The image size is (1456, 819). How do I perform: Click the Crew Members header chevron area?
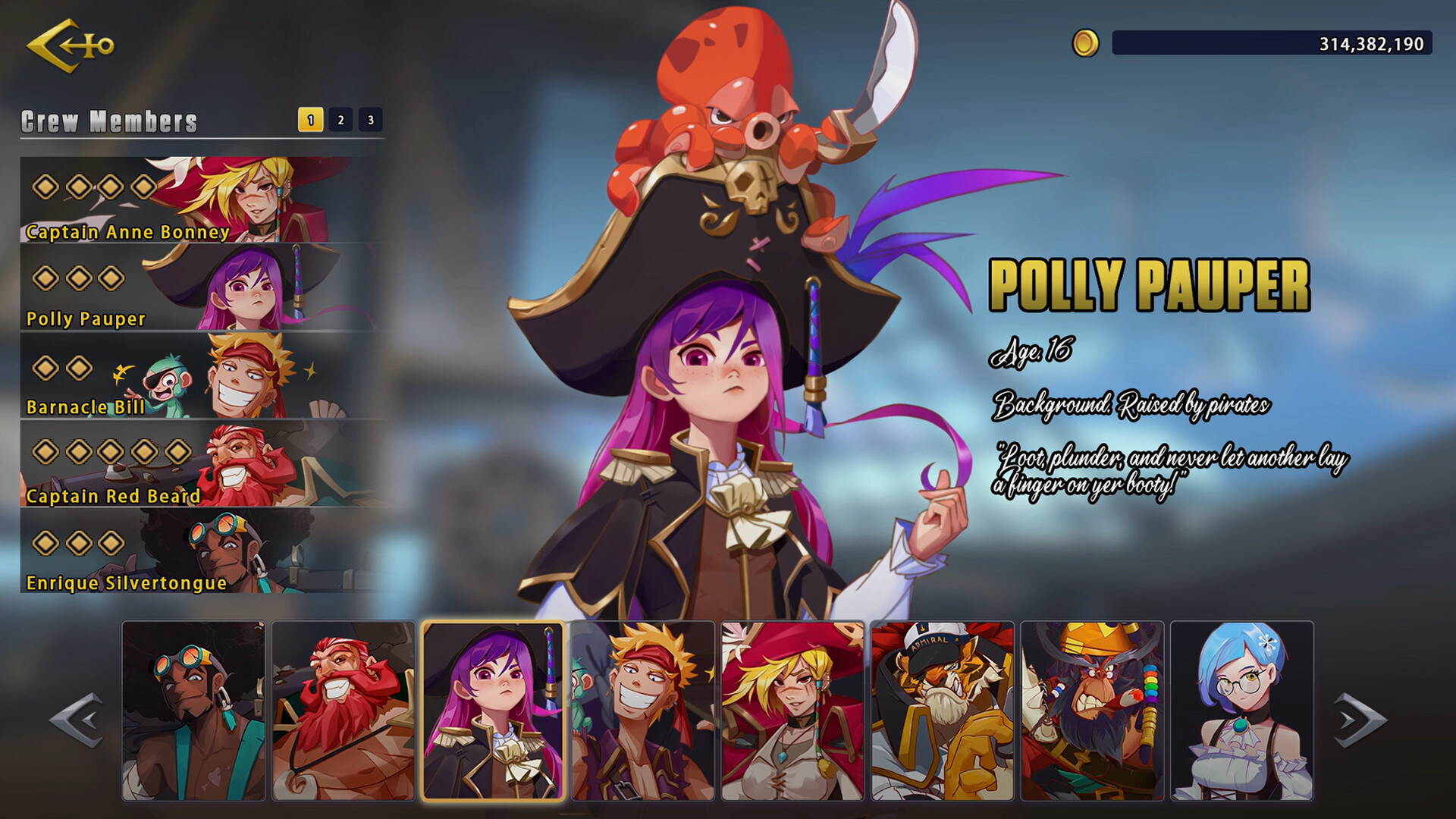[106, 119]
